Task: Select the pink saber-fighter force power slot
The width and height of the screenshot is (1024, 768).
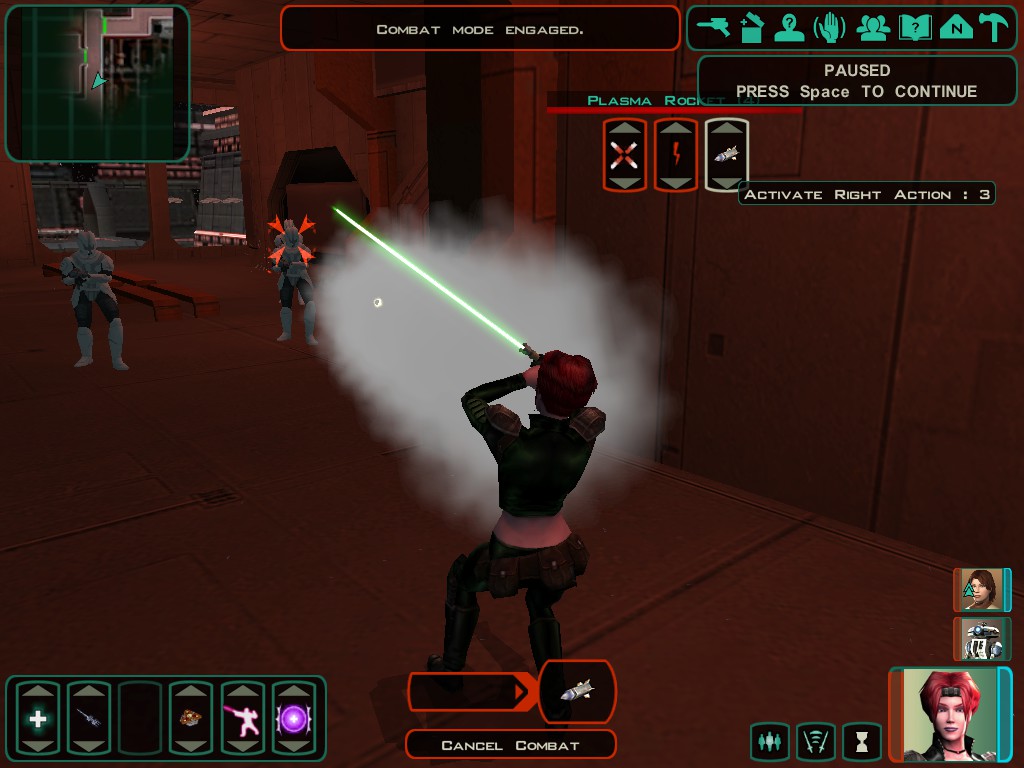Action: tap(242, 717)
